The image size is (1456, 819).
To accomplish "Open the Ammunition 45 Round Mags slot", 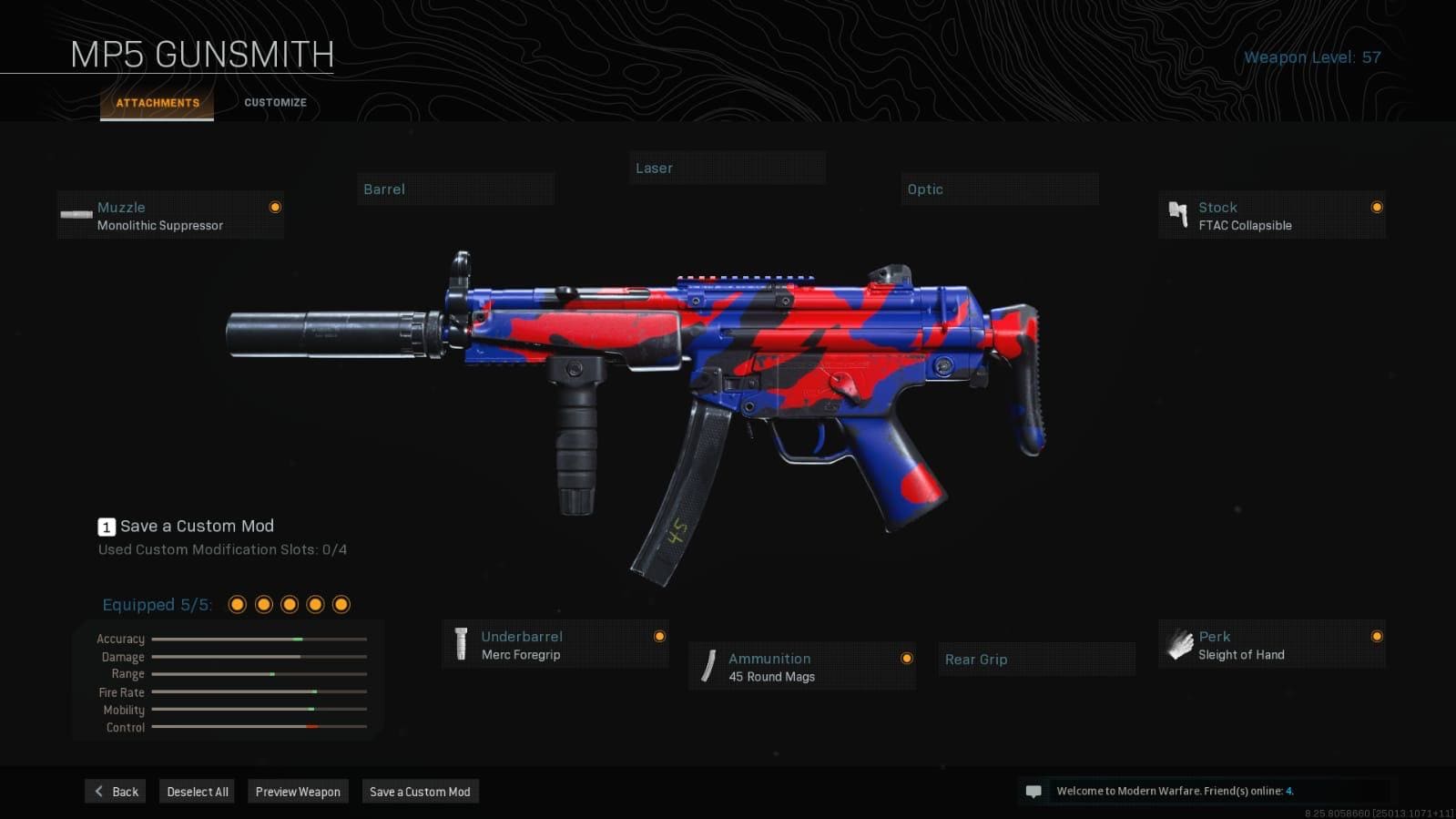I will tap(801, 667).
